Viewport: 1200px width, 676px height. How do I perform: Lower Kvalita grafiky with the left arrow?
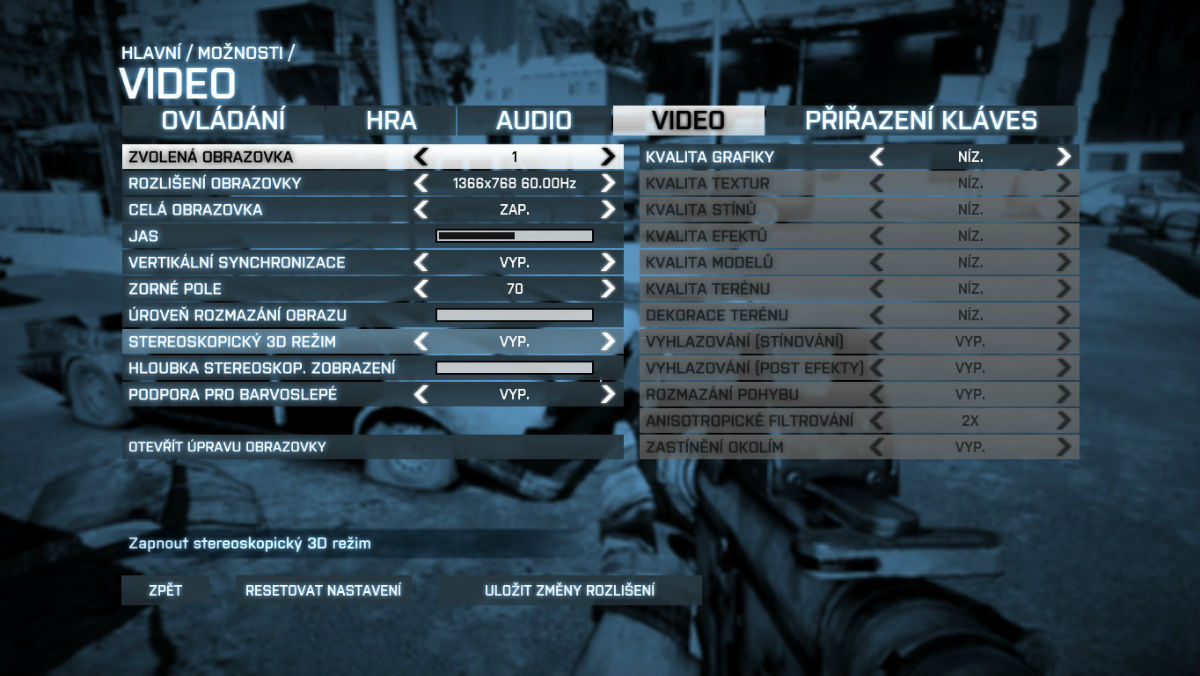pos(876,157)
